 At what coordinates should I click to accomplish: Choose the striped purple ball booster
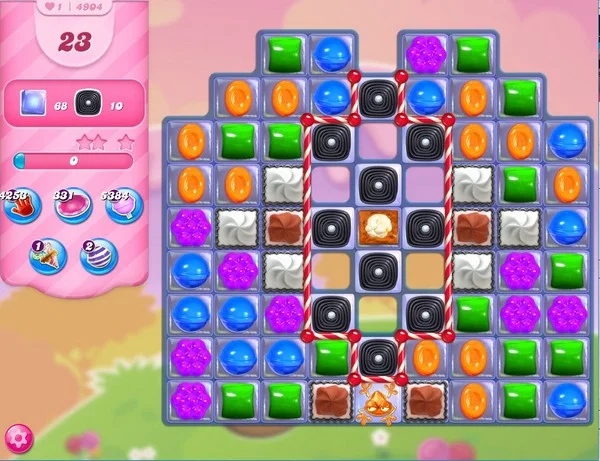pos(98,256)
